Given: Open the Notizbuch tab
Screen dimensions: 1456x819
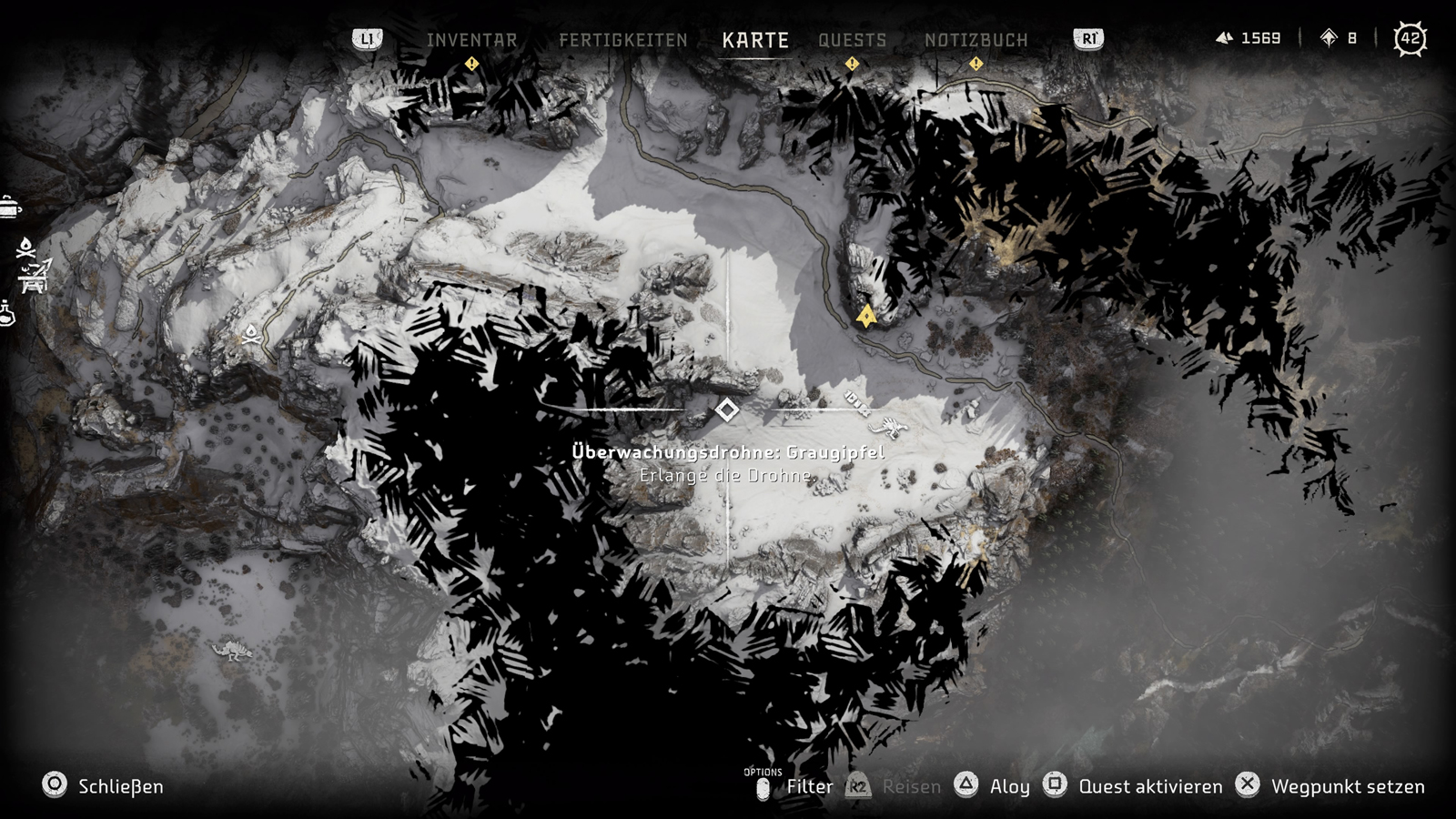Looking at the screenshot, I should coord(976,40).
